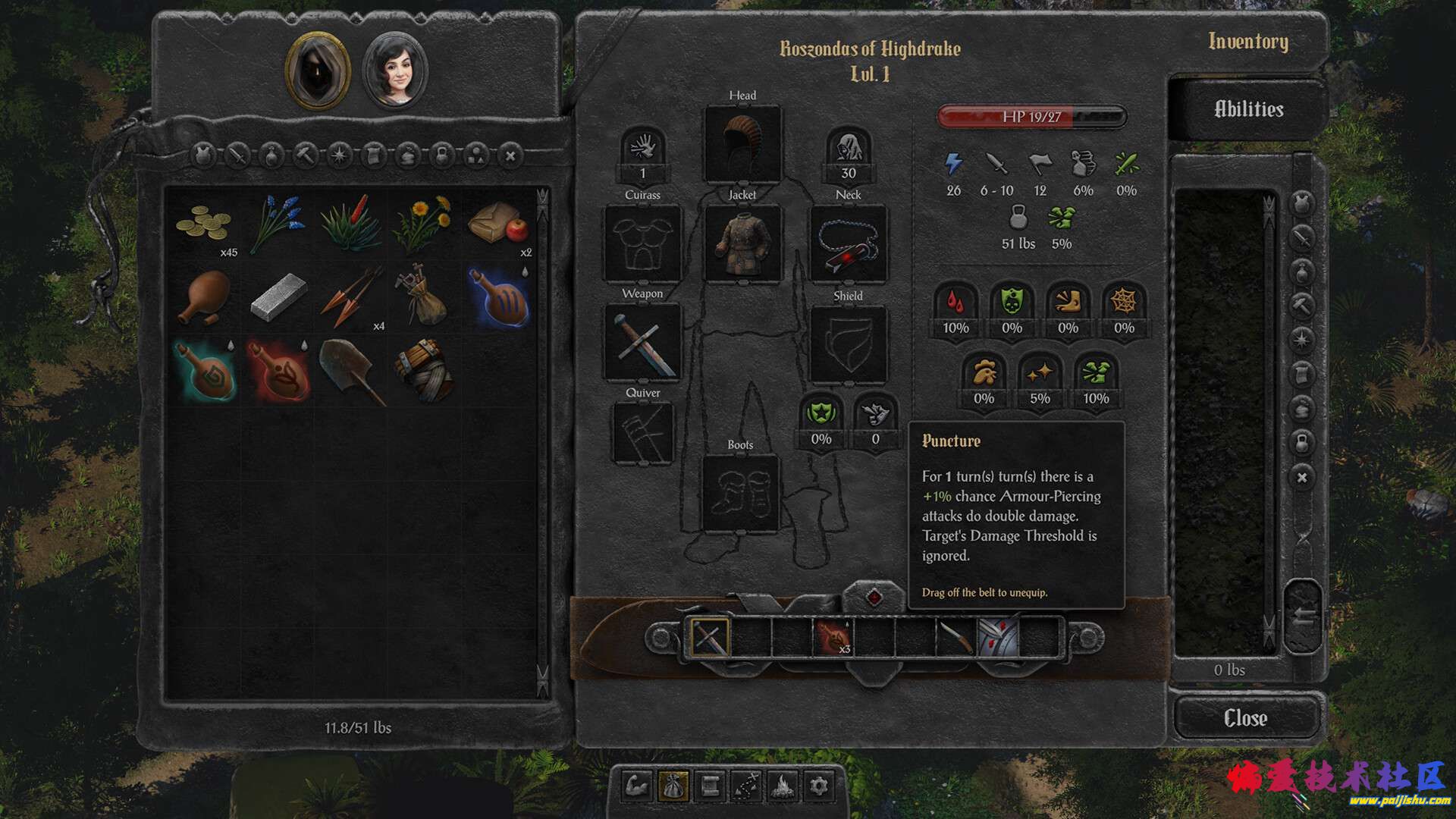Click the equipped Jacket armor slot

point(742,243)
